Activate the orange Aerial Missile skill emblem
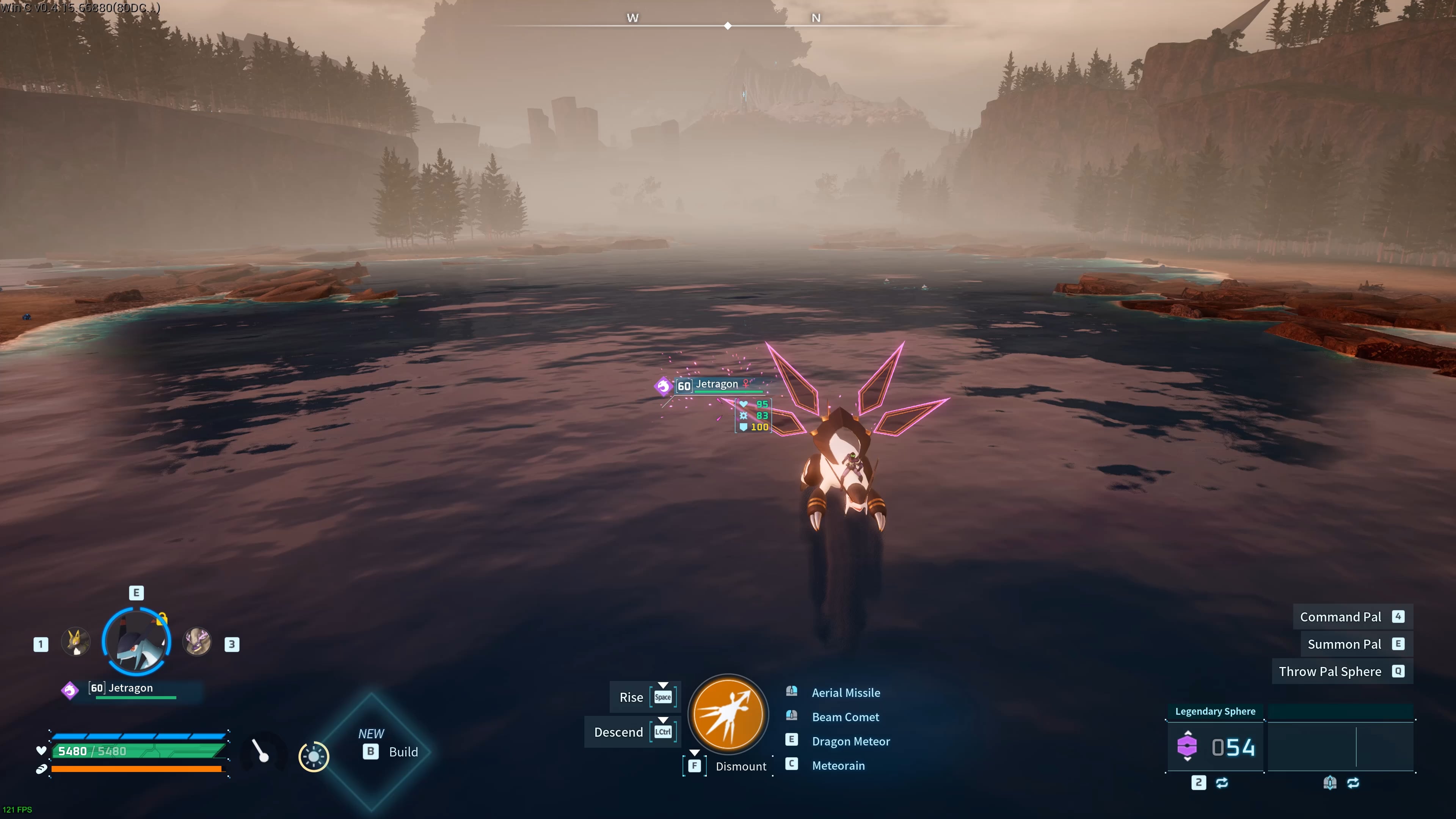This screenshot has width=1456, height=819. tap(728, 714)
